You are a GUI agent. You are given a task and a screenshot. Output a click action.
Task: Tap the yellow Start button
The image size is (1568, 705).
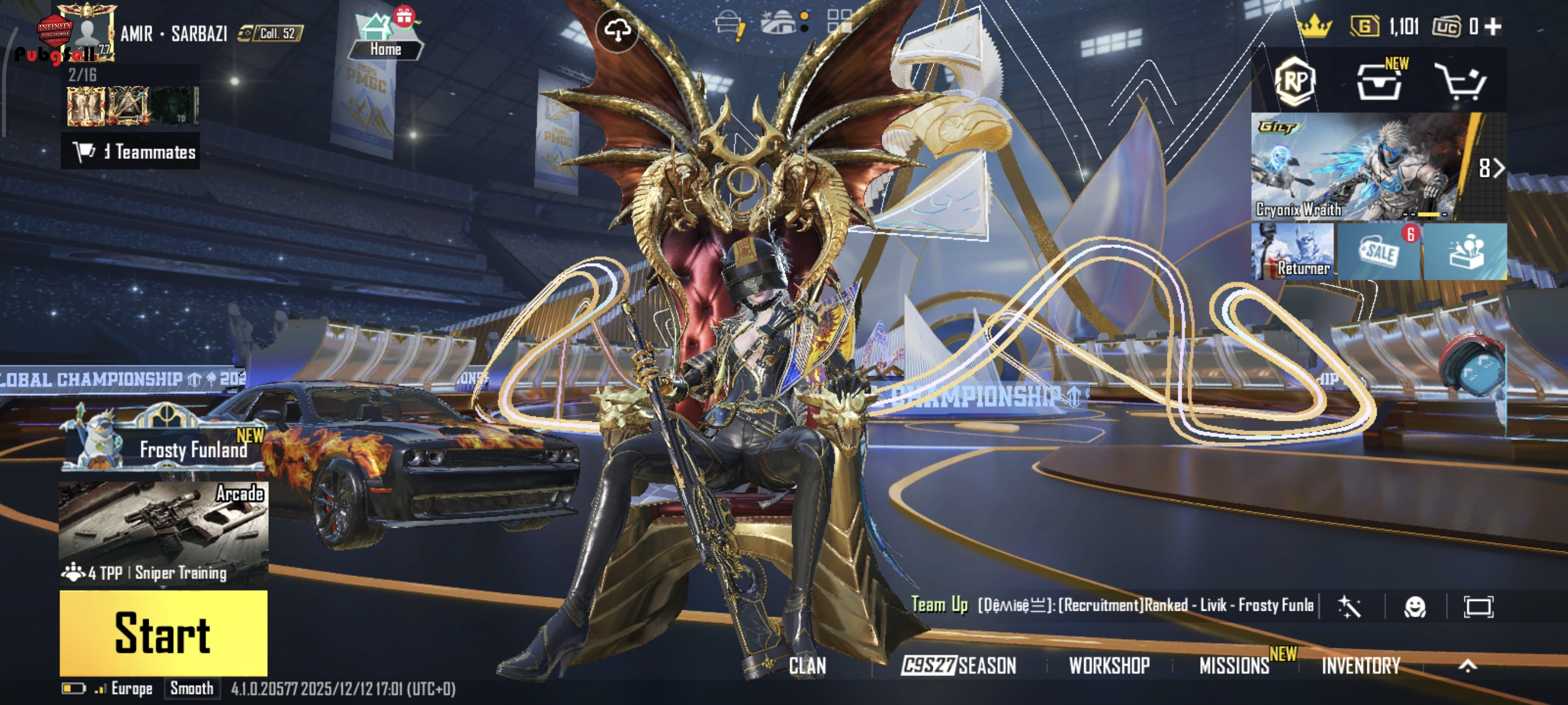[x=163, y=633]
